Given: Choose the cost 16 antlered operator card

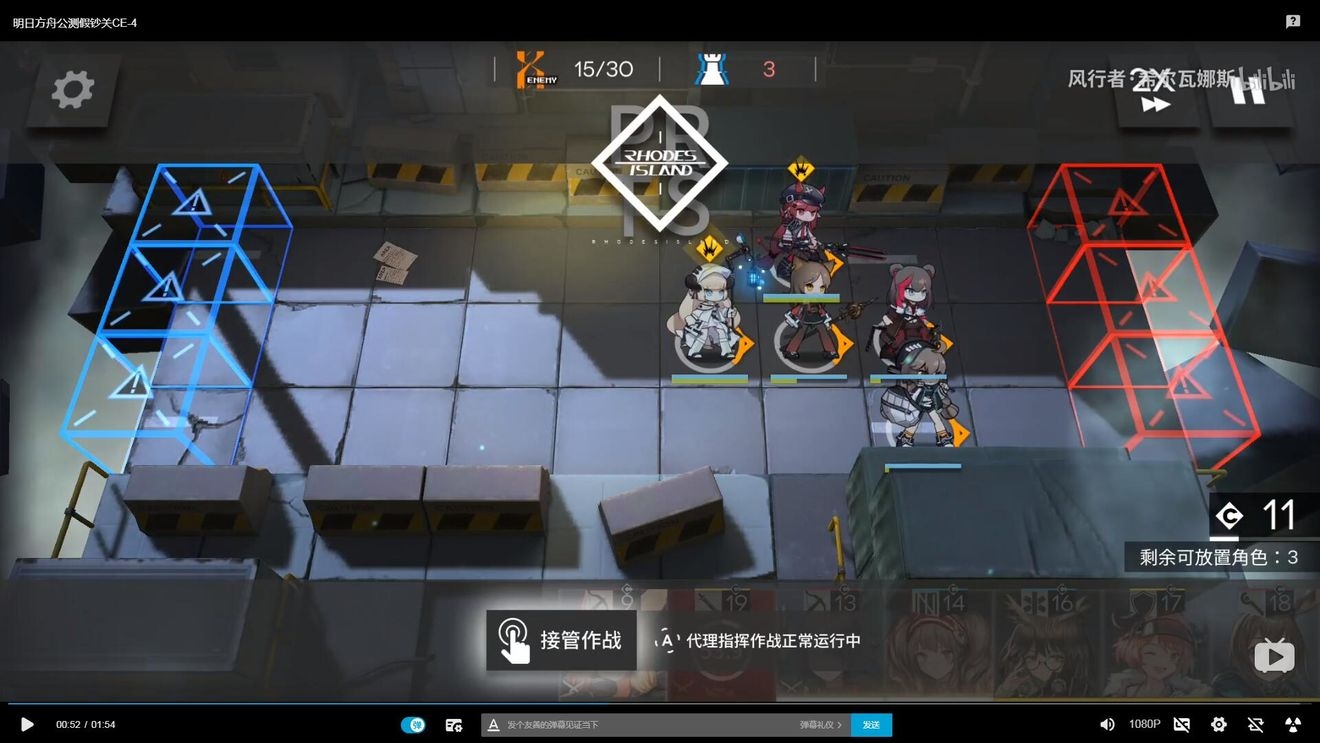Looking at the screenshot, I should click(1044, 645).
